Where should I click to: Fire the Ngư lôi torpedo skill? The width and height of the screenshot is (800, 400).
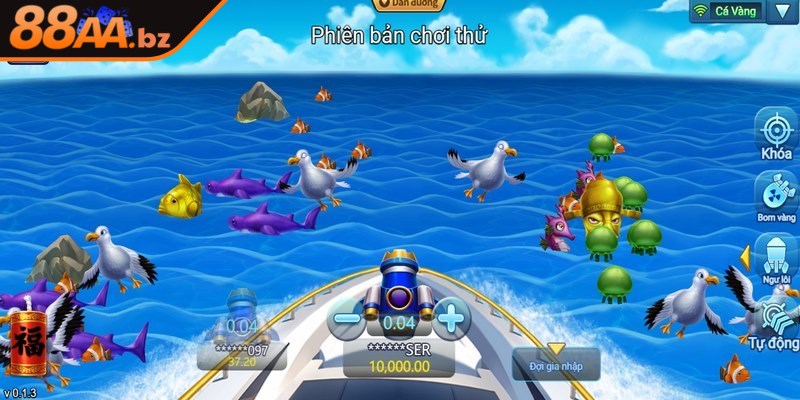click(x=776, y=257)
